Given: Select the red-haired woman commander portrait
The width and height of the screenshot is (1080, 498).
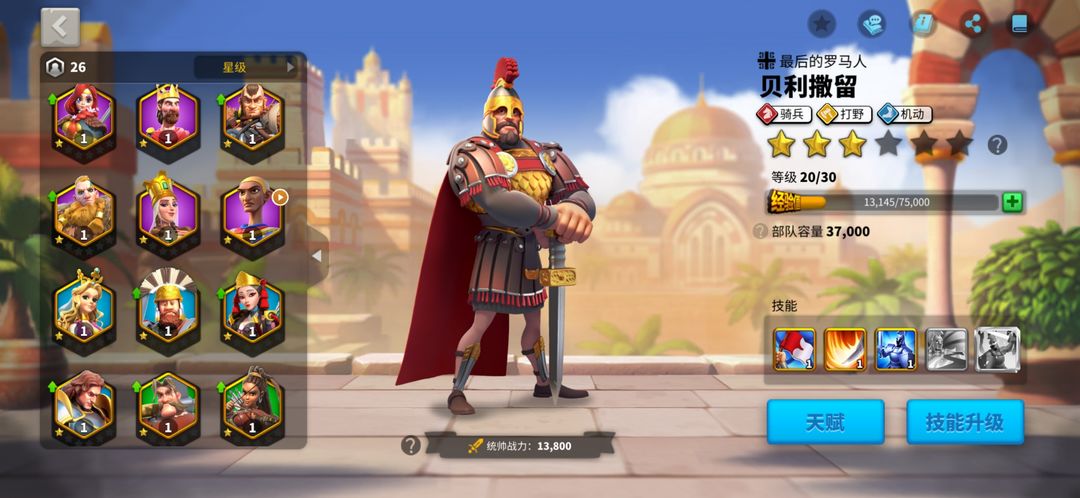Looking at the screenshot, I should (84, 116).
